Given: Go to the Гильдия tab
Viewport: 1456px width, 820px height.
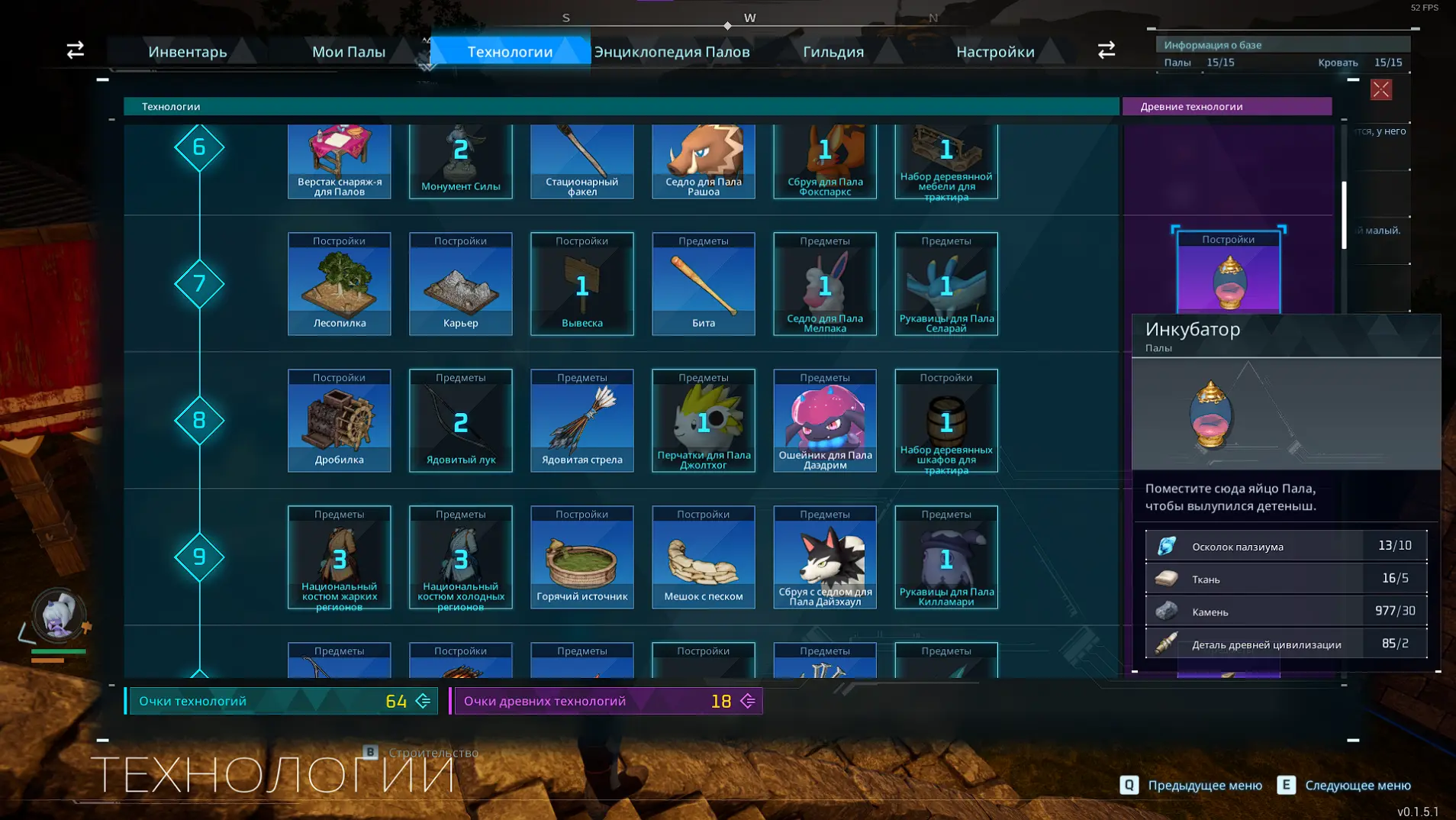Looking at the screenshot, I should tap(833, 52).
